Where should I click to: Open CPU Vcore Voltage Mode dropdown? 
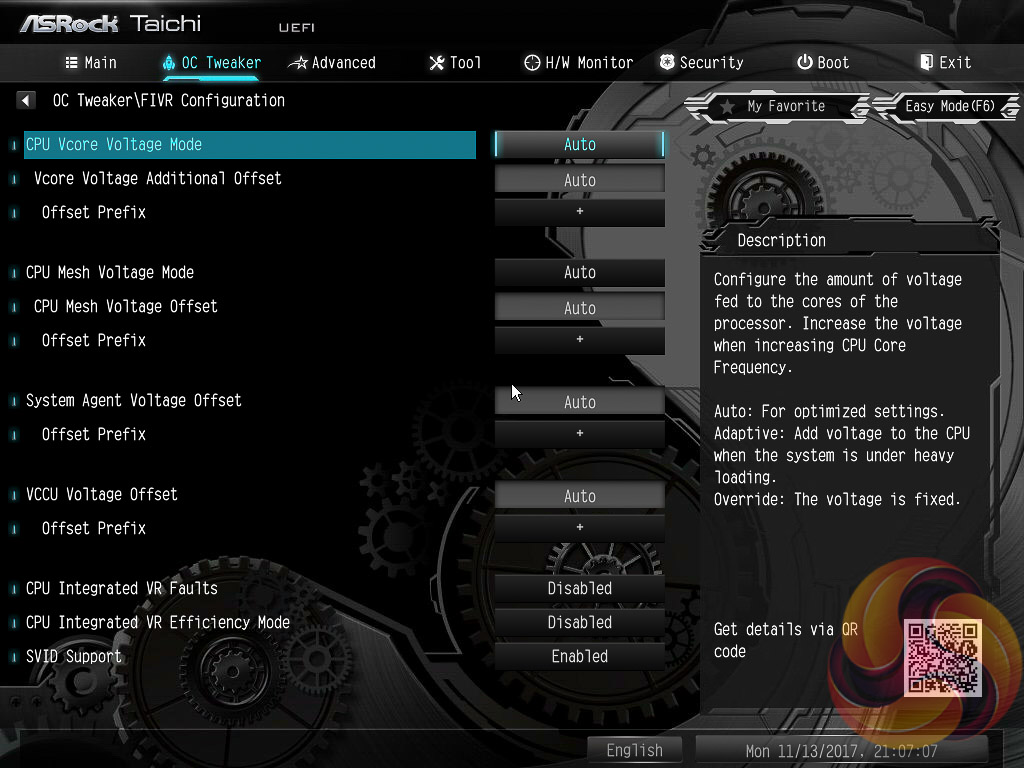click(579, 144)
